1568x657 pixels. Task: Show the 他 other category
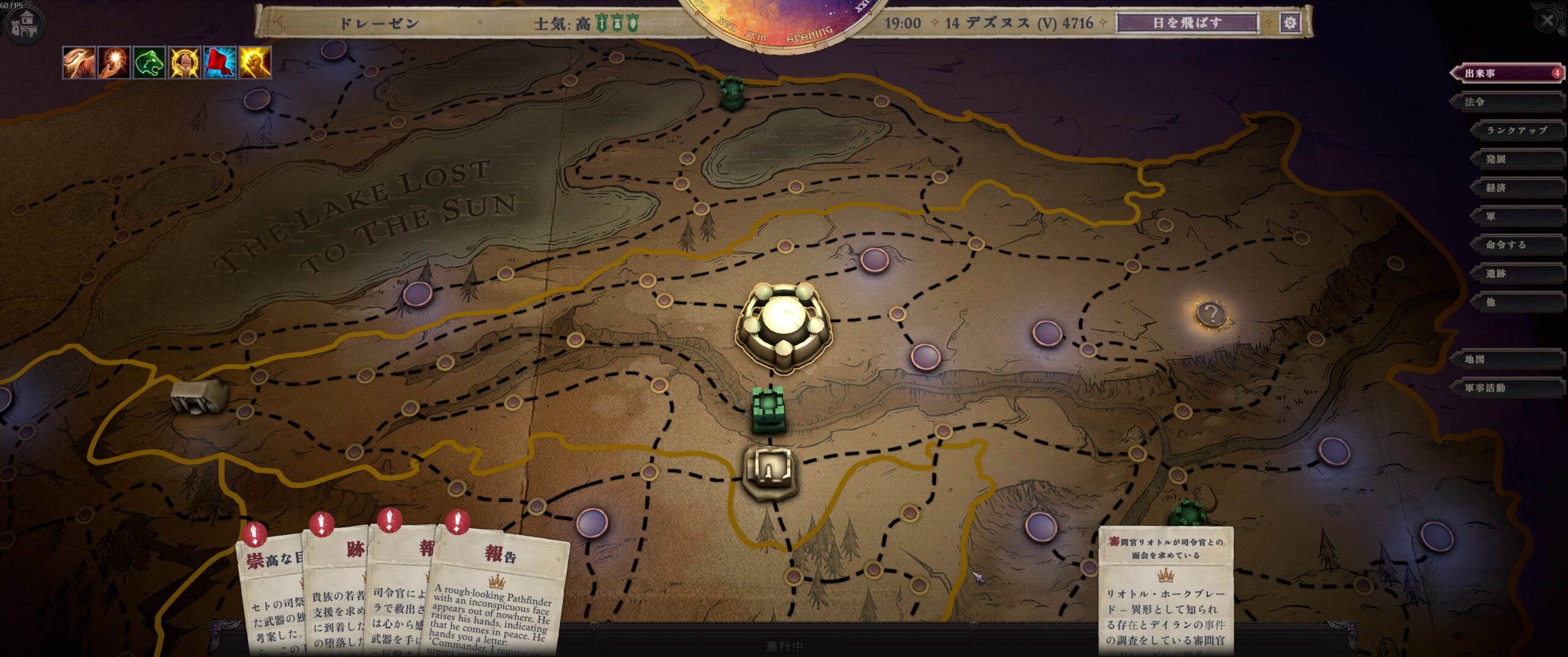[x=1517, y=302]
